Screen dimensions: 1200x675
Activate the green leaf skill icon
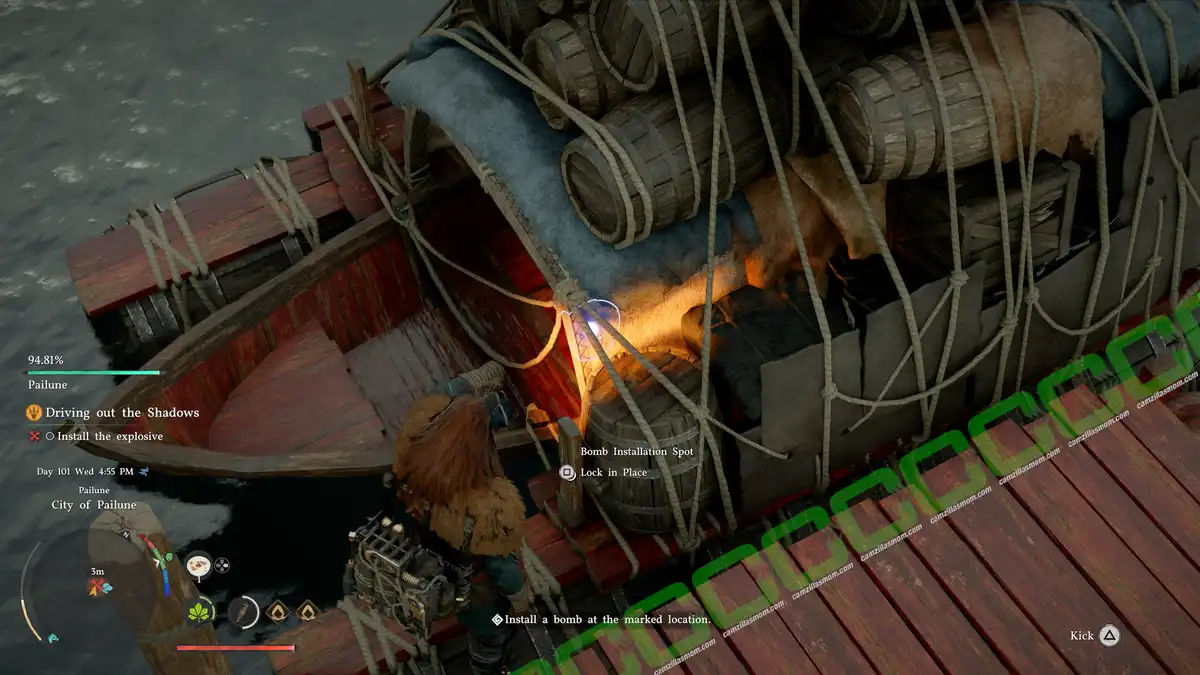(x=201, y=612)
